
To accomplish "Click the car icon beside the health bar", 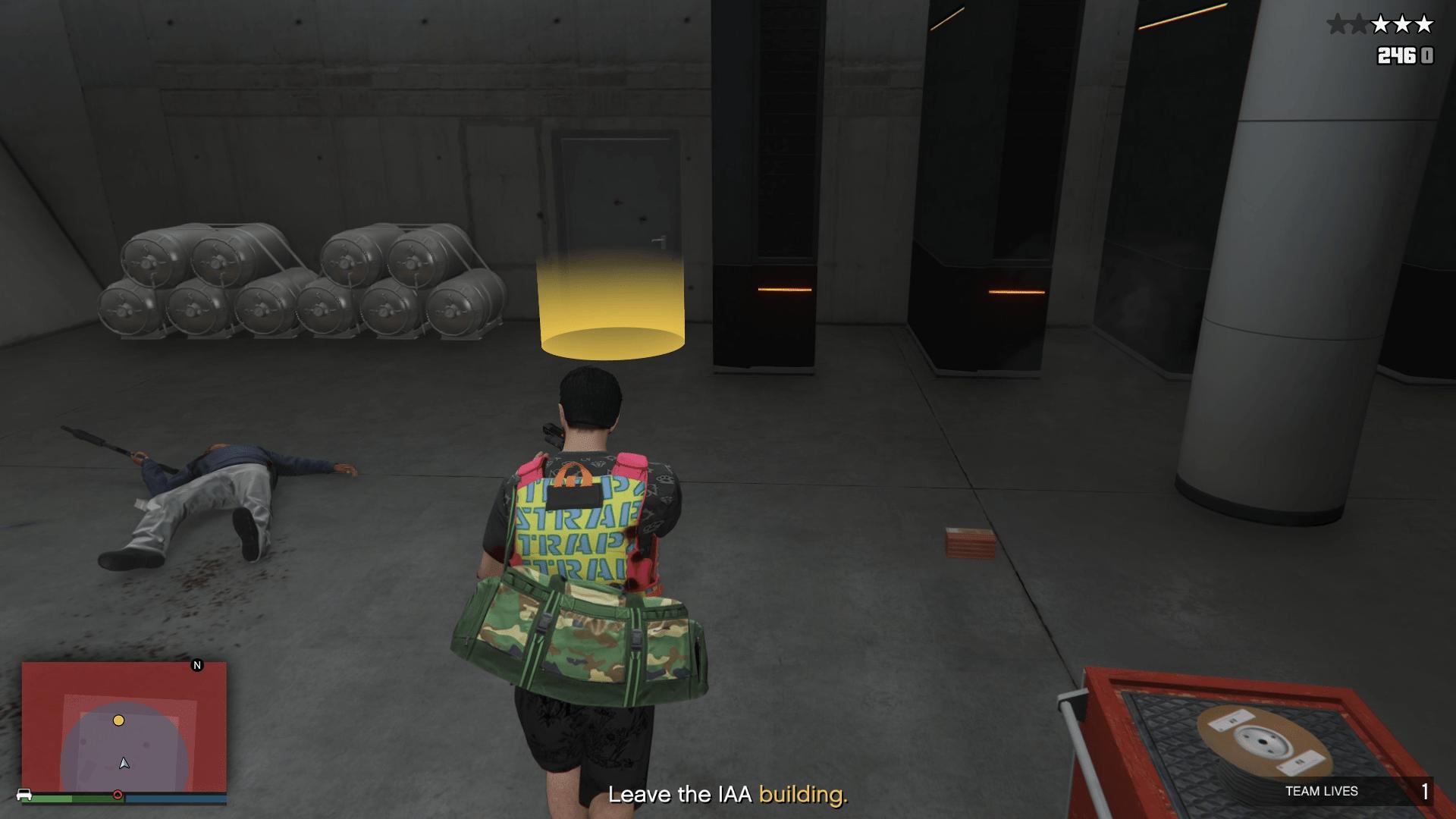I will 24,794.
